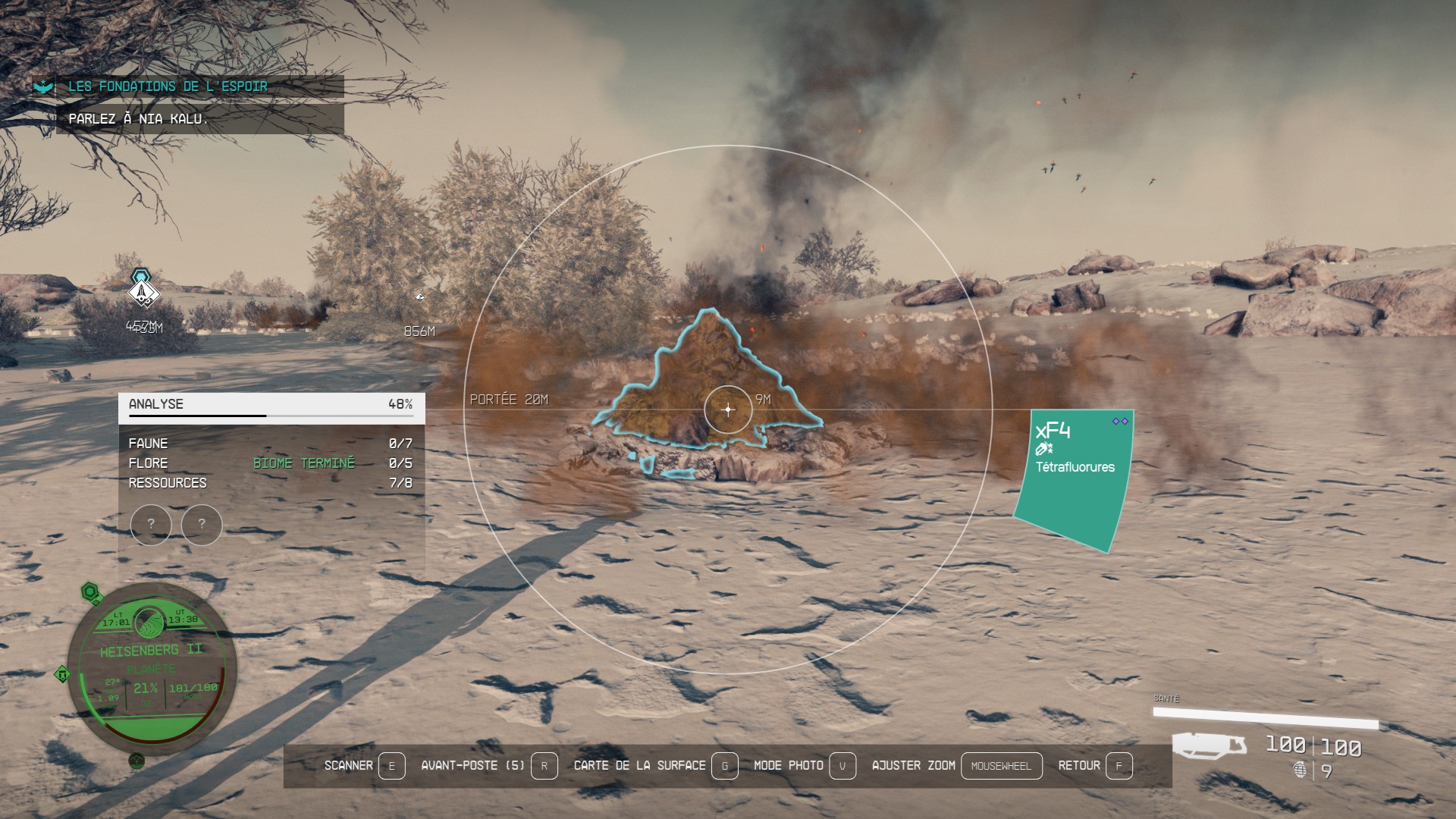Select the Les Fondations de l'Espoir quest tracker

coord(168,86)
